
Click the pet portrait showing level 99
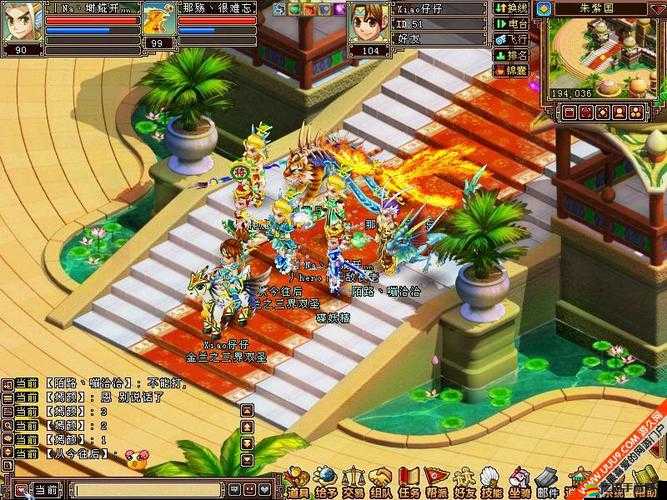(158, 20)
